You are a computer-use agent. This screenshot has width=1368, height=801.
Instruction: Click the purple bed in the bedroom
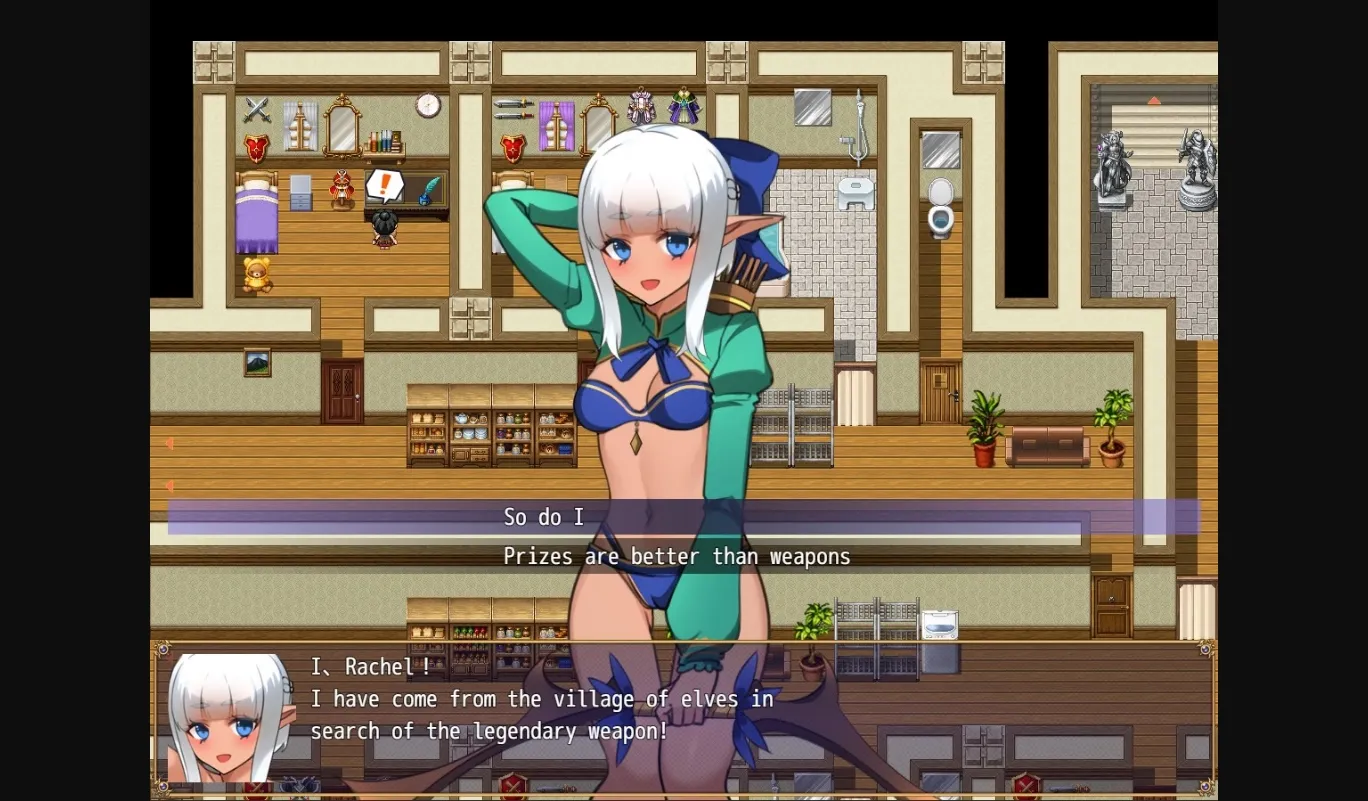click(x=256, y=215)
